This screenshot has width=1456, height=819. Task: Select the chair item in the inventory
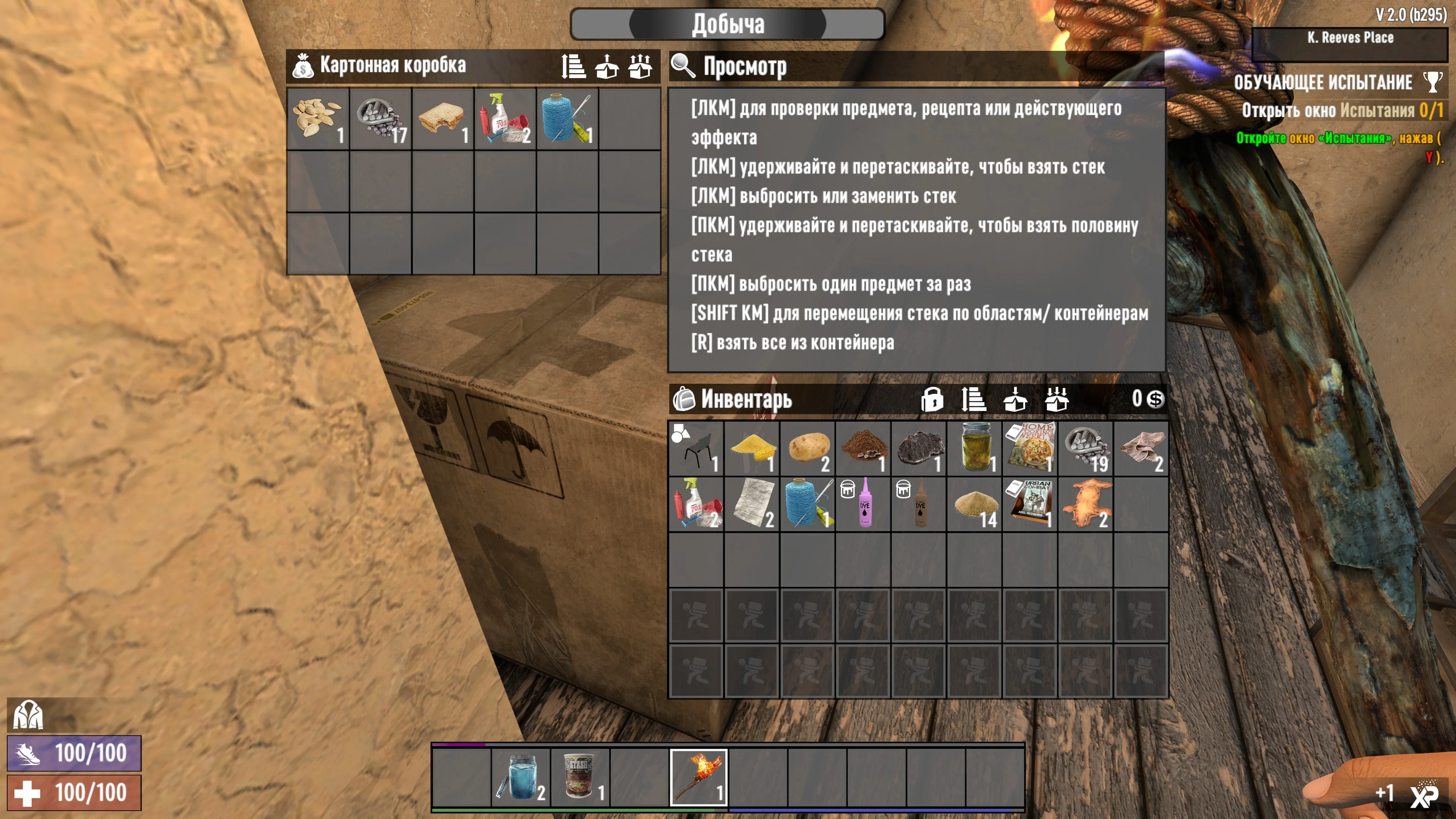697,448
